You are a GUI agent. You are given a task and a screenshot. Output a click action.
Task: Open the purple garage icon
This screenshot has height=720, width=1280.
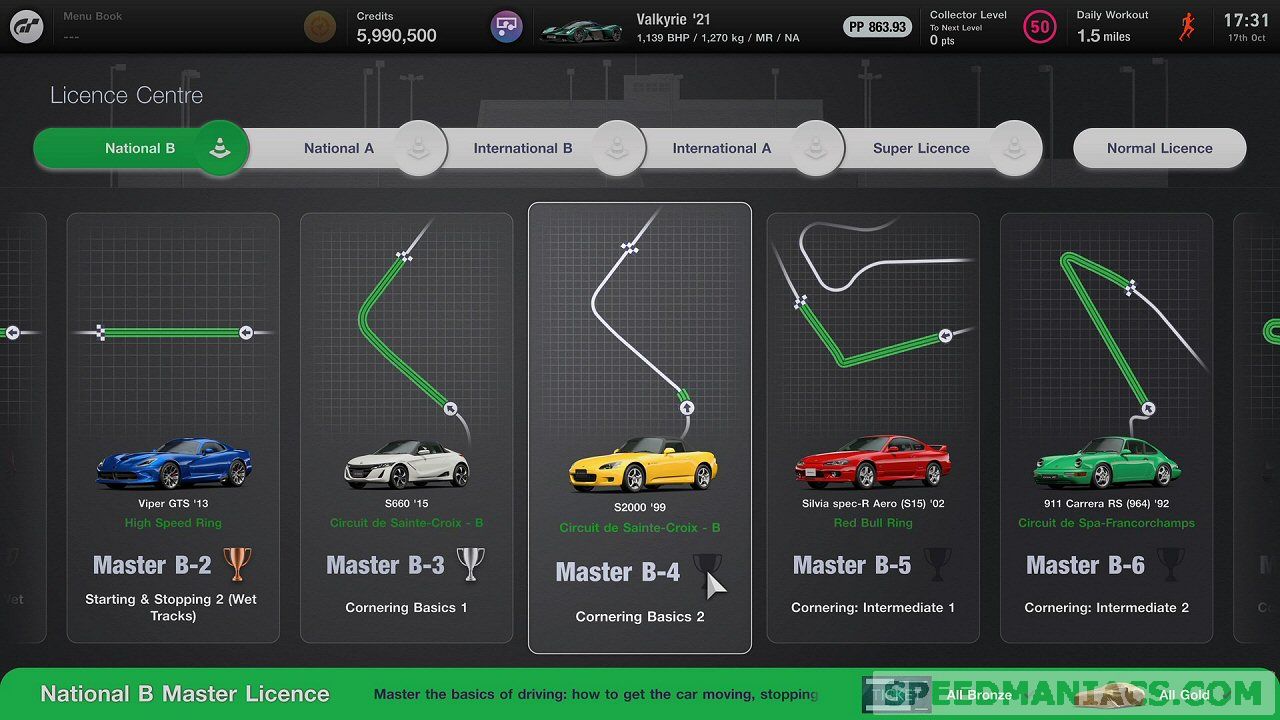point(507,27)
